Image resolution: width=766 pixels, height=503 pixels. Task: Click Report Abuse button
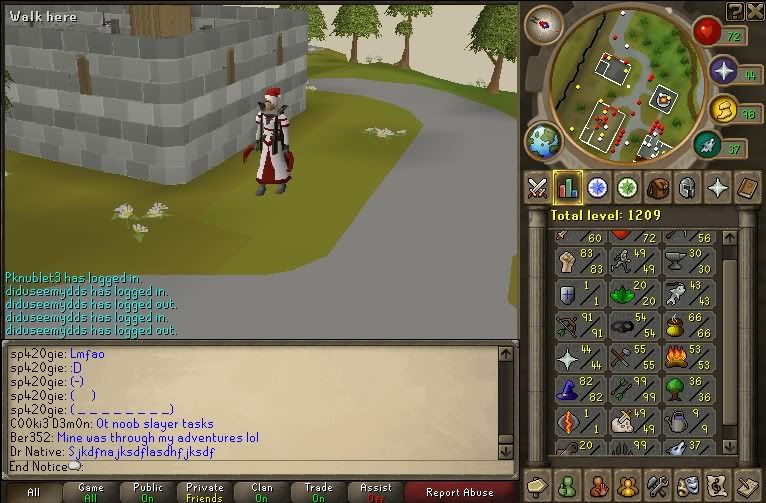click(x=459, y=492)
